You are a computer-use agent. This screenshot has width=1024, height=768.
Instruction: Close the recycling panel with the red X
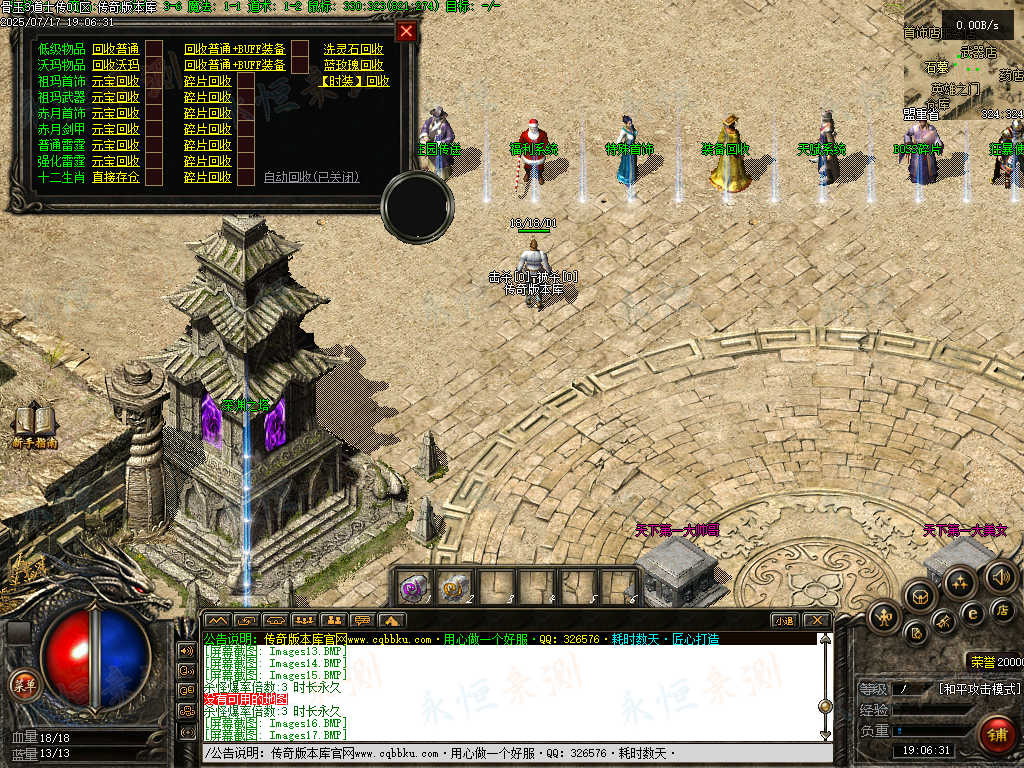(405, 31)
